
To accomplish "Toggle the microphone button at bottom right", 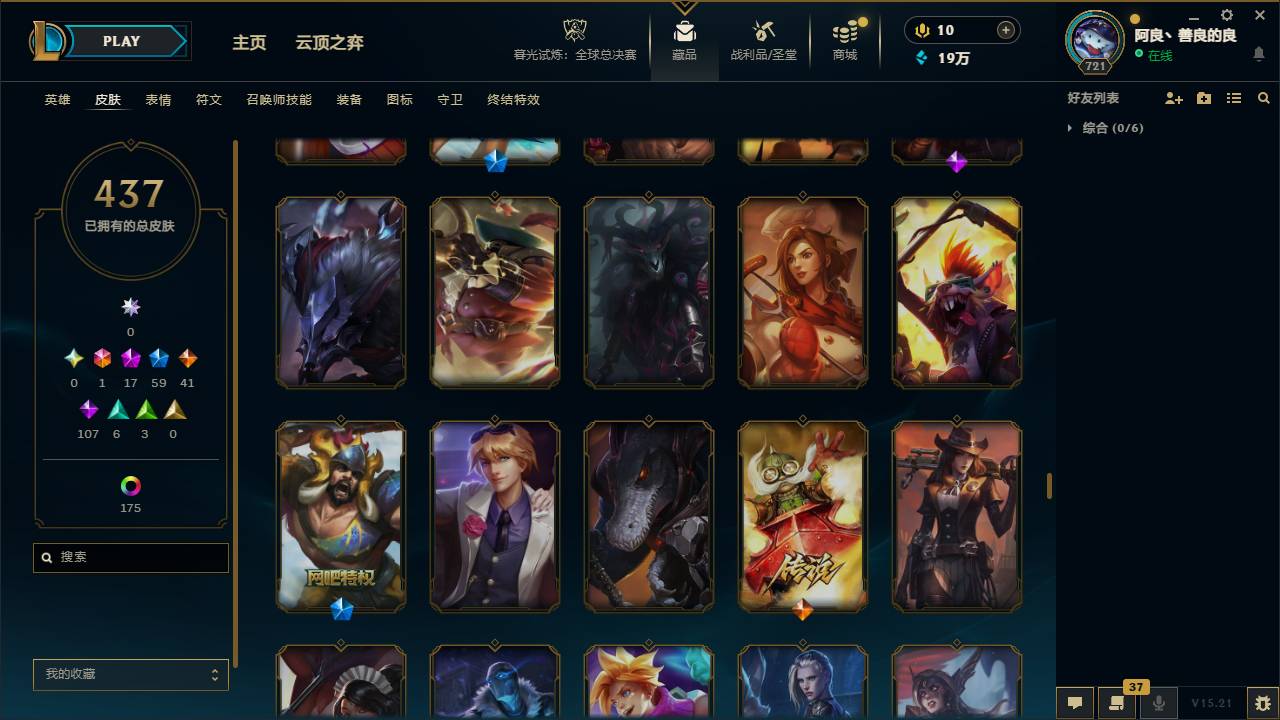I will coord(1160,703).
